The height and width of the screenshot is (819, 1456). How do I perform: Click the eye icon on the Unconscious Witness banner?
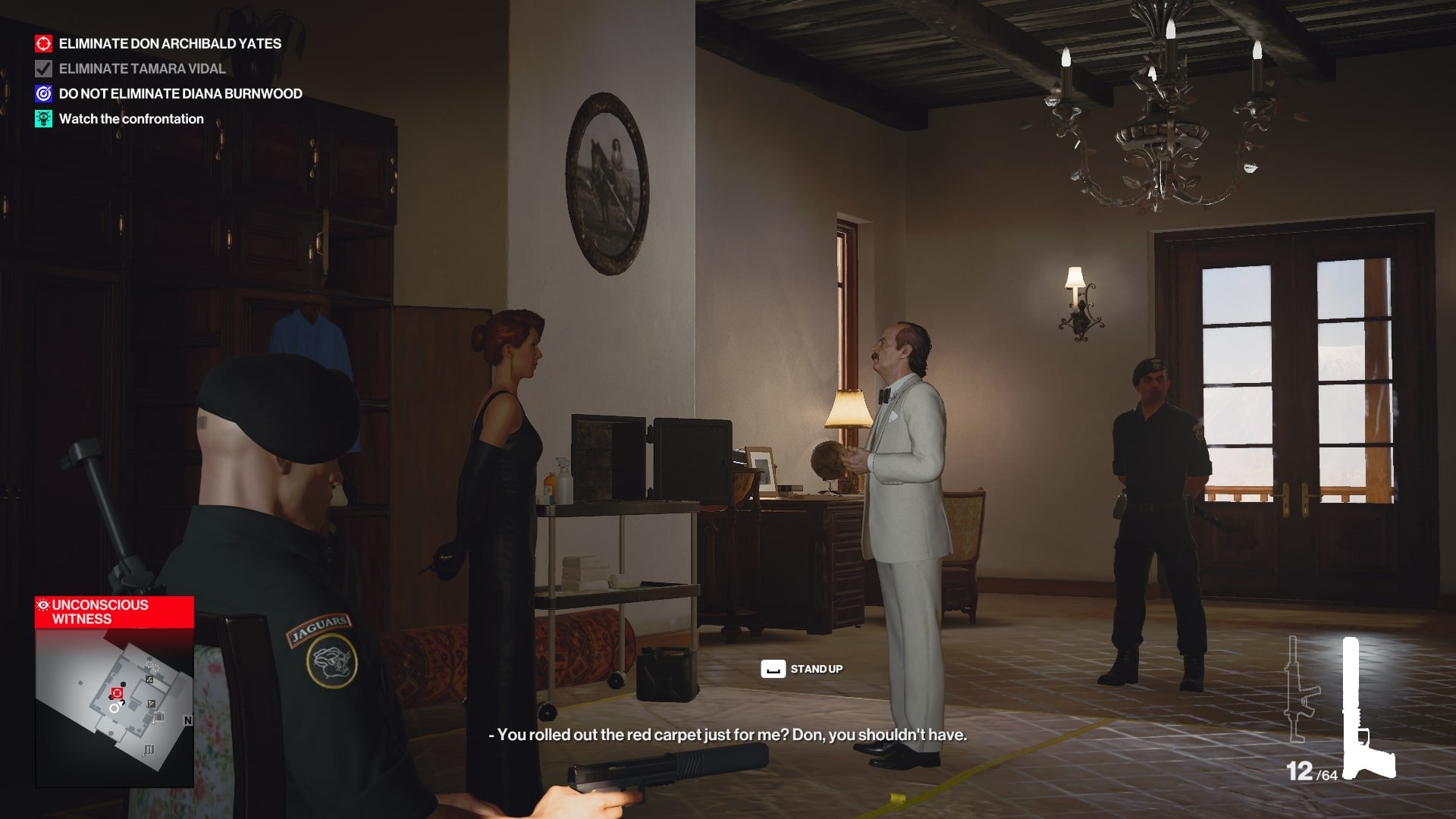click(x=42, y=604)
